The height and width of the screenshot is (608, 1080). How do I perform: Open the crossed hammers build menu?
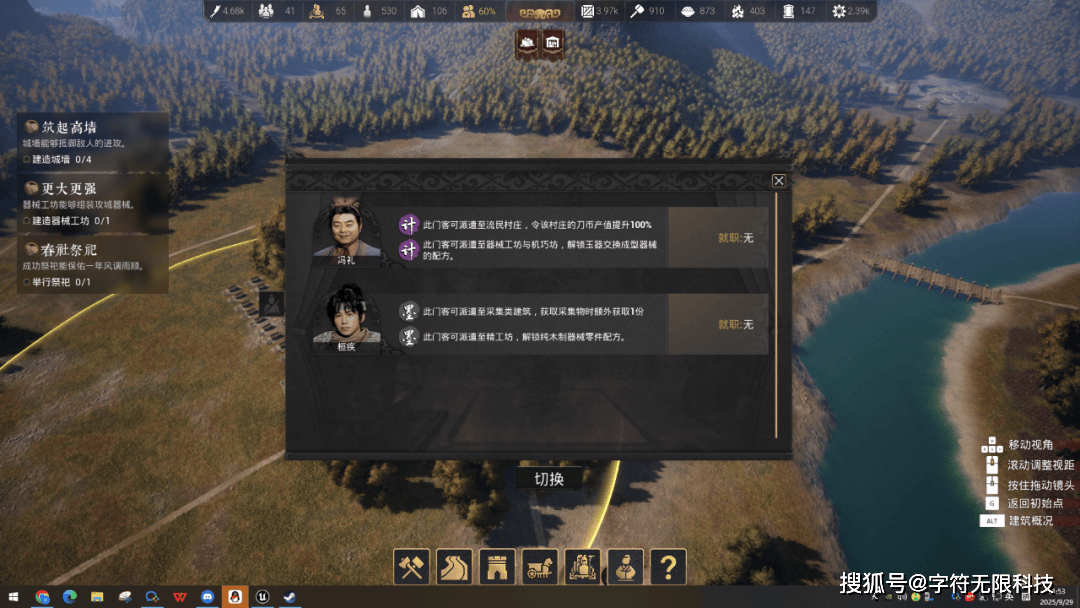pos(412,566)
